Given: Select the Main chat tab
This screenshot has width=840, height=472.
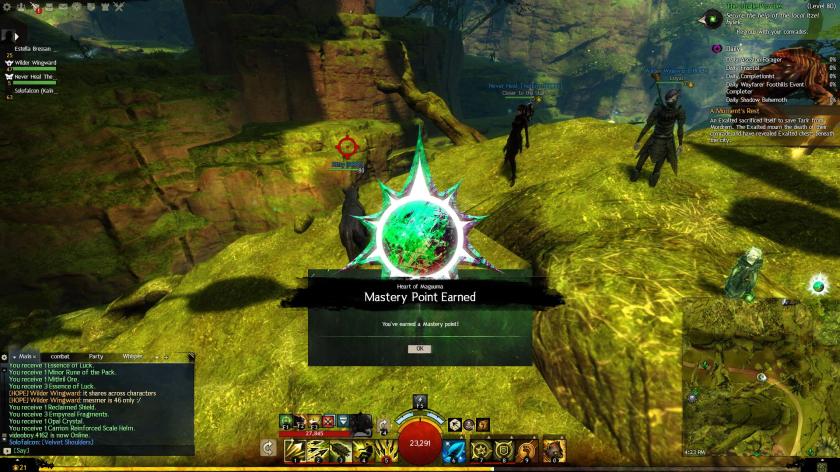Looking at the screenshot, I should click(25, 356).
